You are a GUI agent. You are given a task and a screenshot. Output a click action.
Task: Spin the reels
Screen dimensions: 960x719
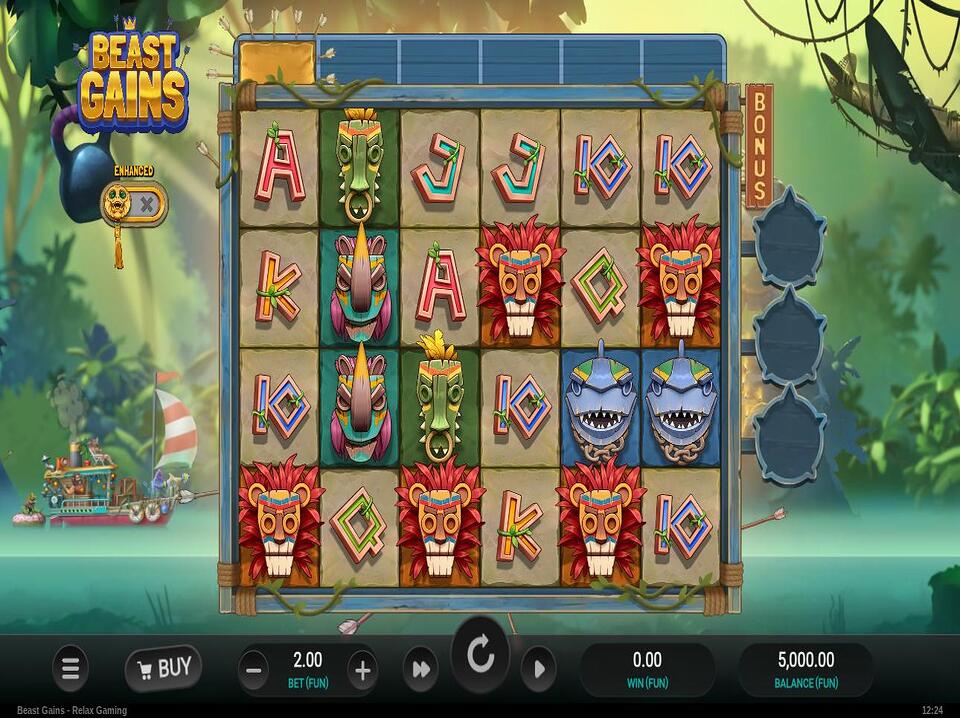click(x=480, y=656)
